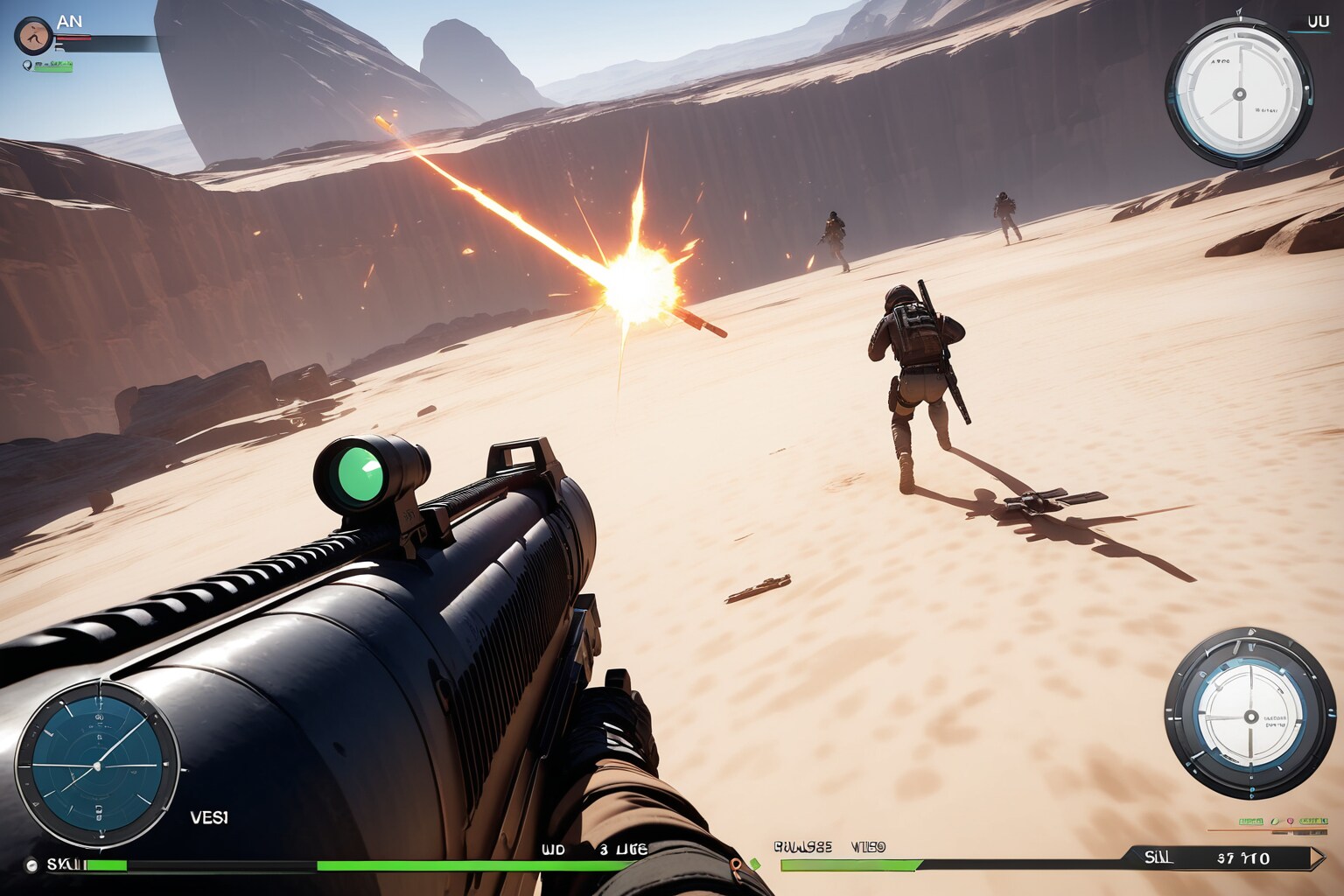Click the player portrait icon
Viewport: 1344px width, 896px height.
pos(33,35)
